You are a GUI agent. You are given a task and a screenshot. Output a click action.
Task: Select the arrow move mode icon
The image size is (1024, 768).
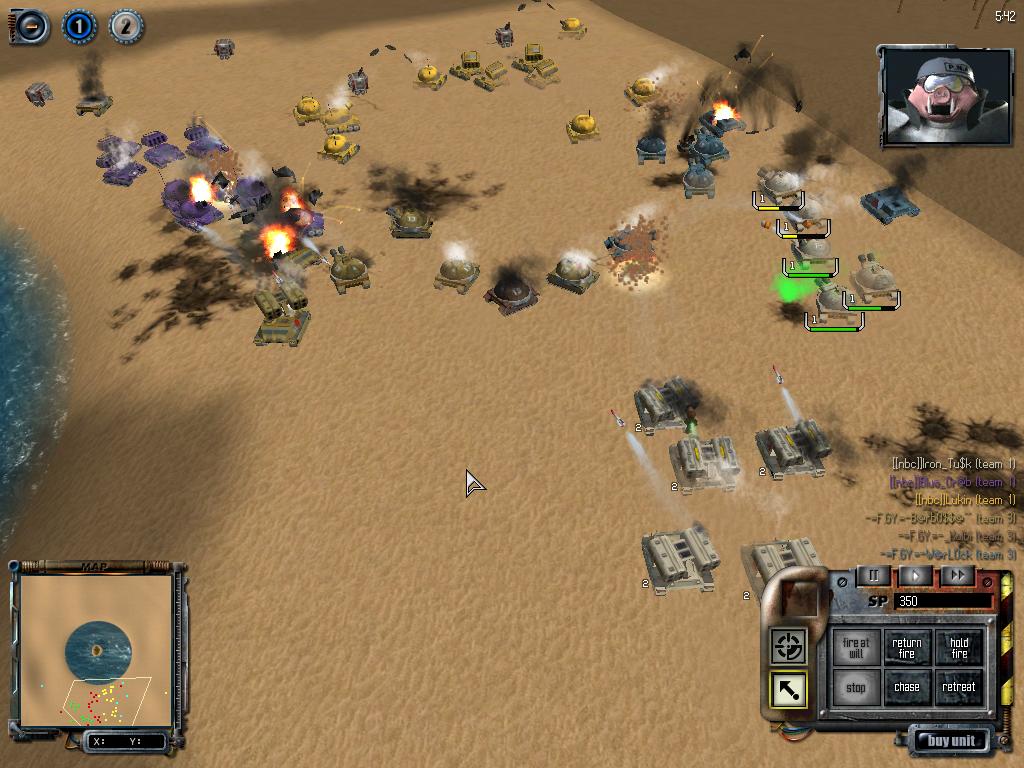click(x=788, y=690)
